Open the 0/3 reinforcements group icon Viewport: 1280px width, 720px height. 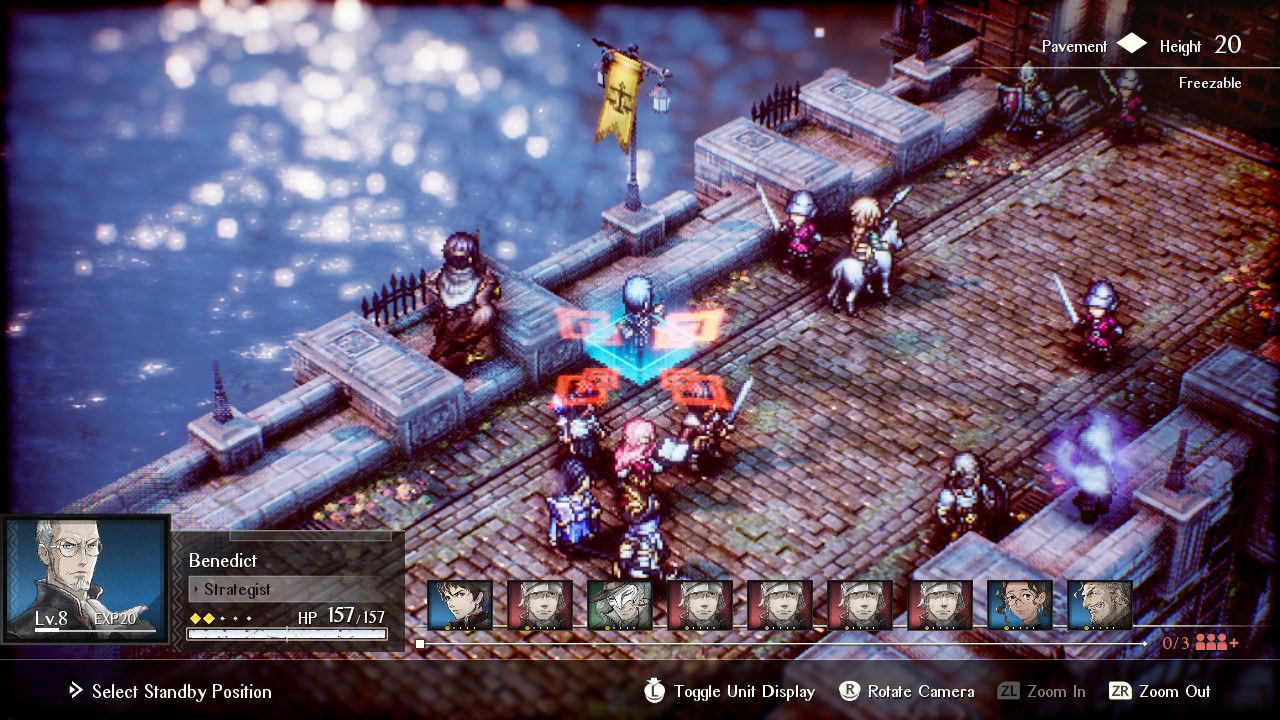[x=1216, y=643]
